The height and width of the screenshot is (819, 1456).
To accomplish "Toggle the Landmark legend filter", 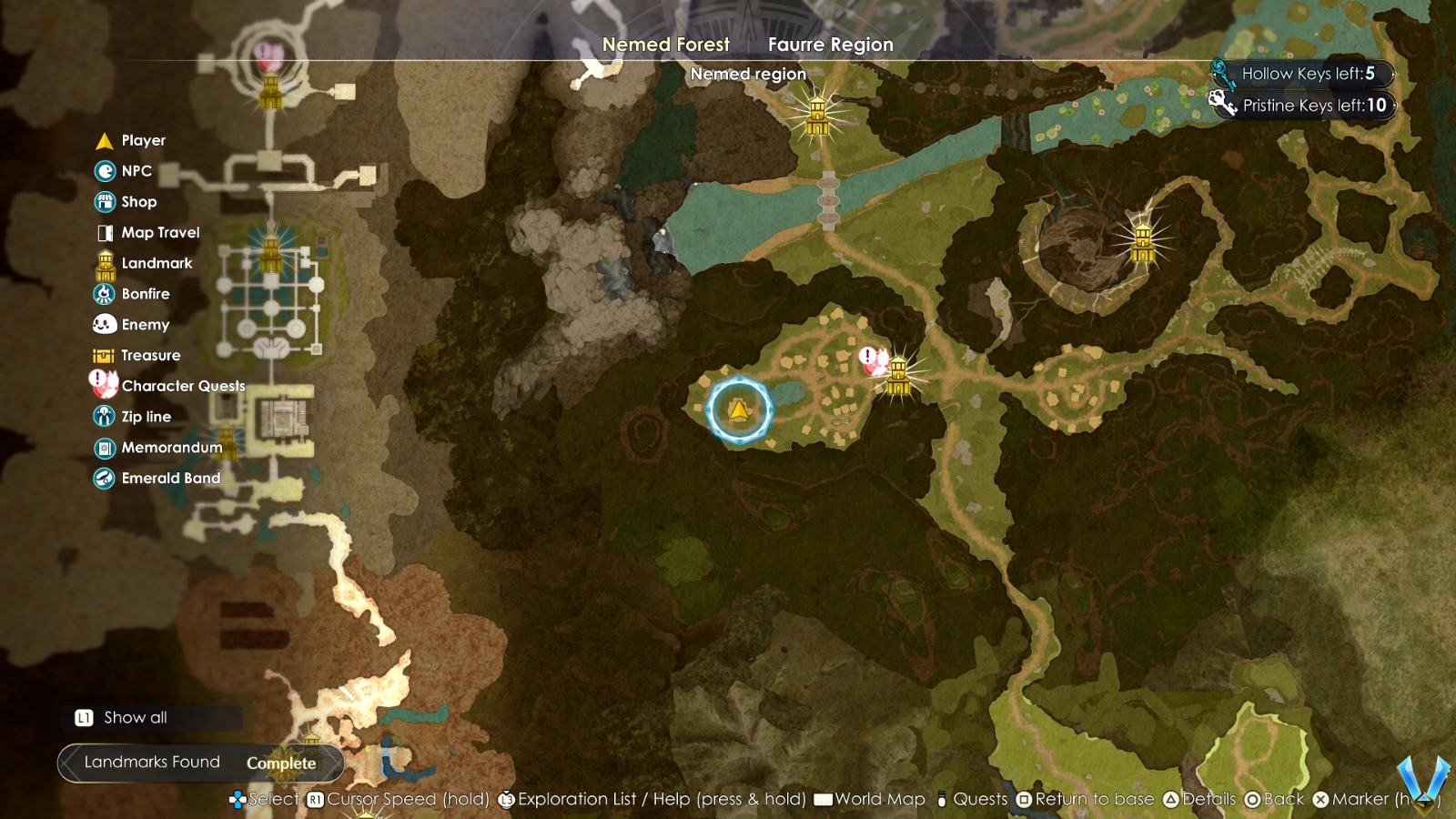I will pos(104,263).
